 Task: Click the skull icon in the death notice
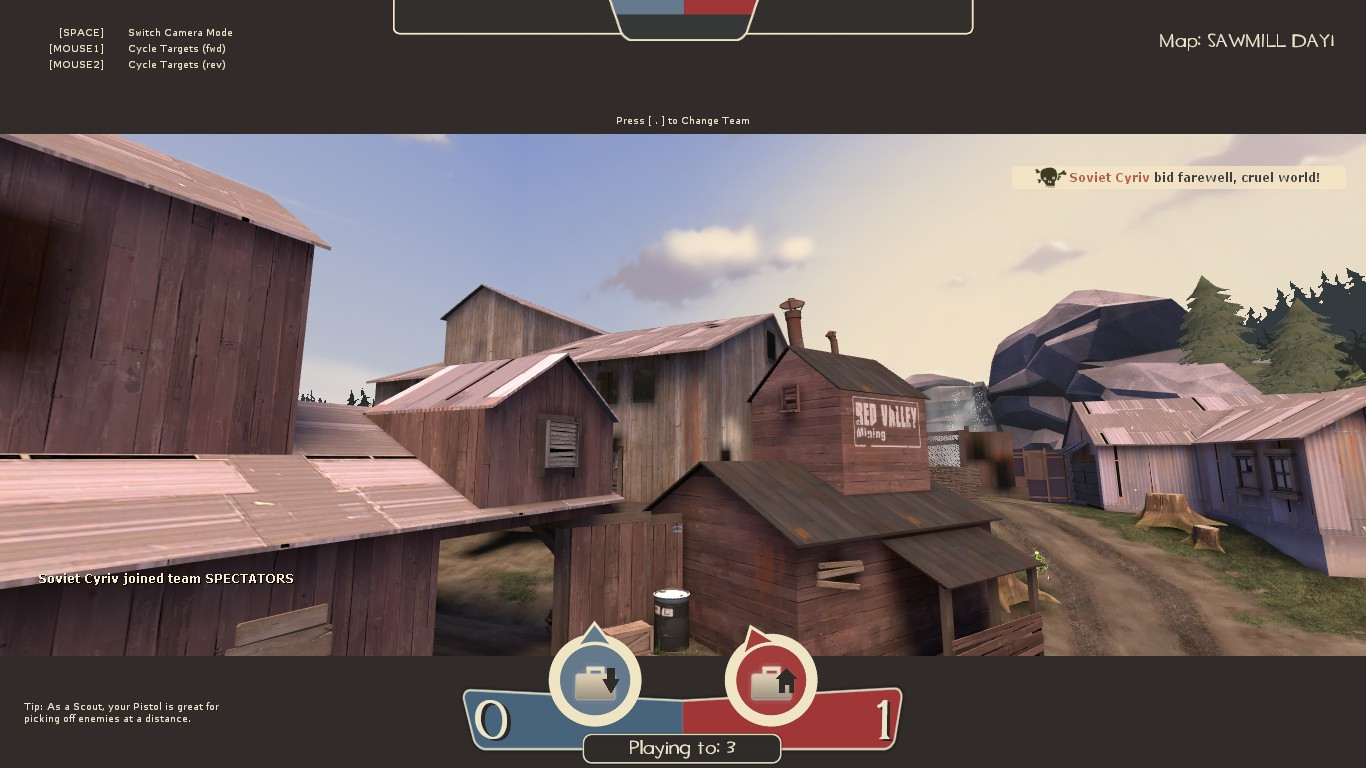click(1048, 177)
